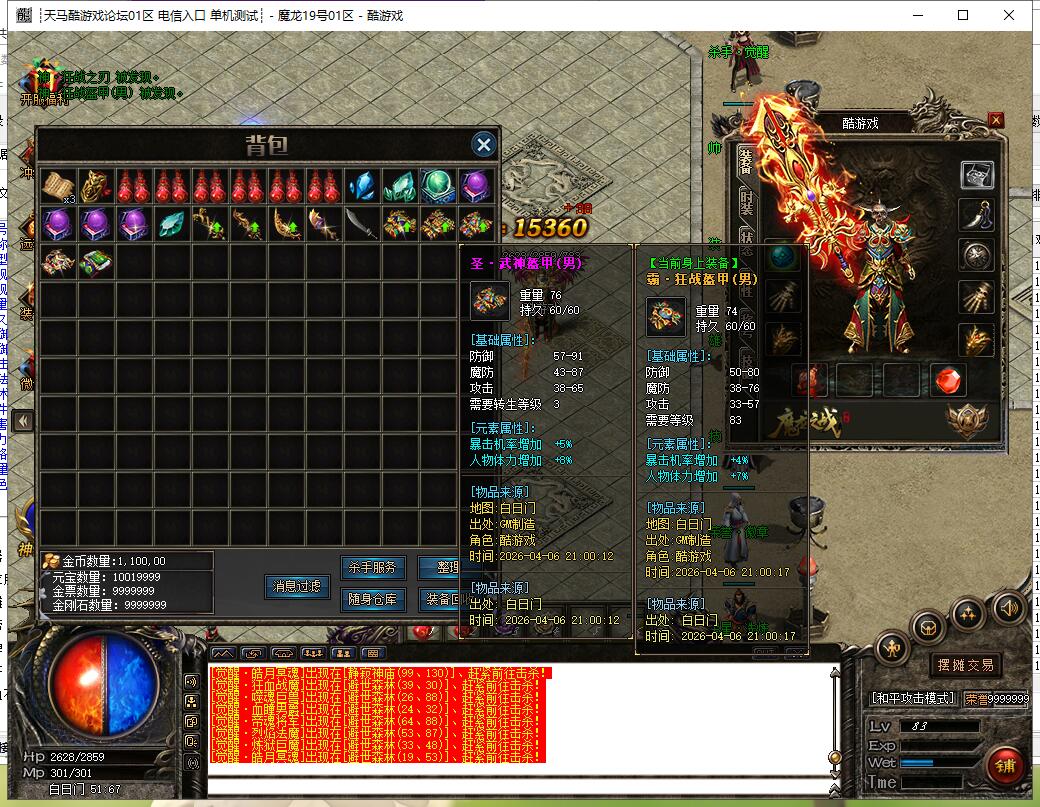Open the 随身仓库 portable warehouse
The height and width of the screenshot is (807, 1040).
(373, 599)
